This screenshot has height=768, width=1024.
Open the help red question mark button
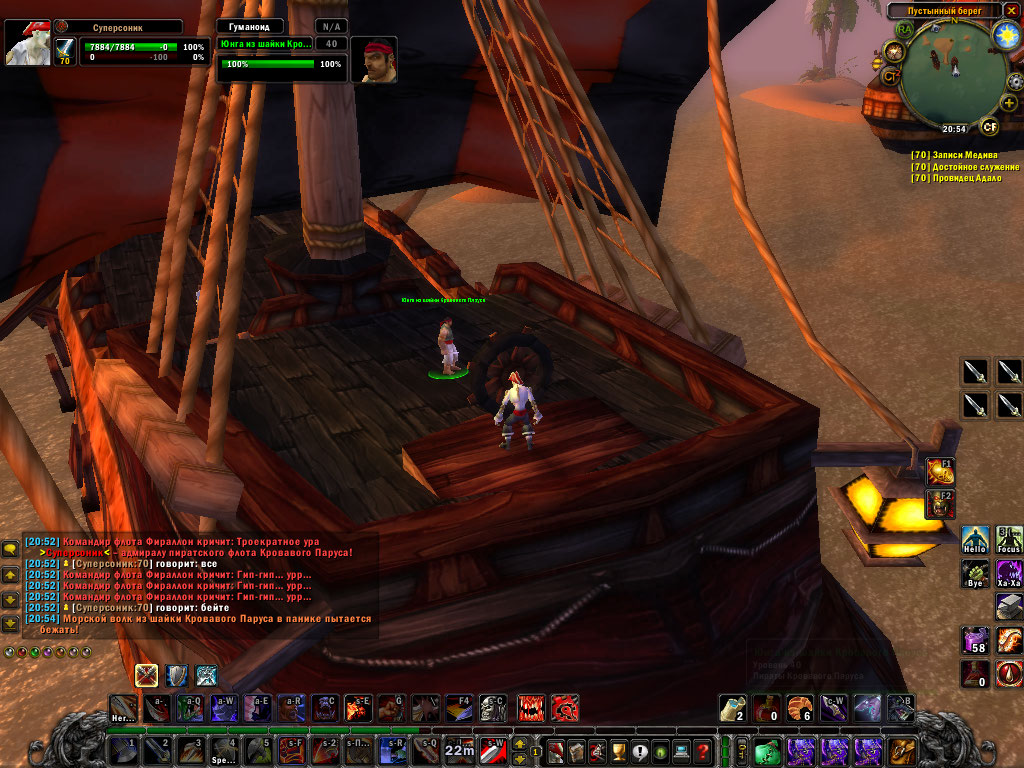click(x=704, y=750)
